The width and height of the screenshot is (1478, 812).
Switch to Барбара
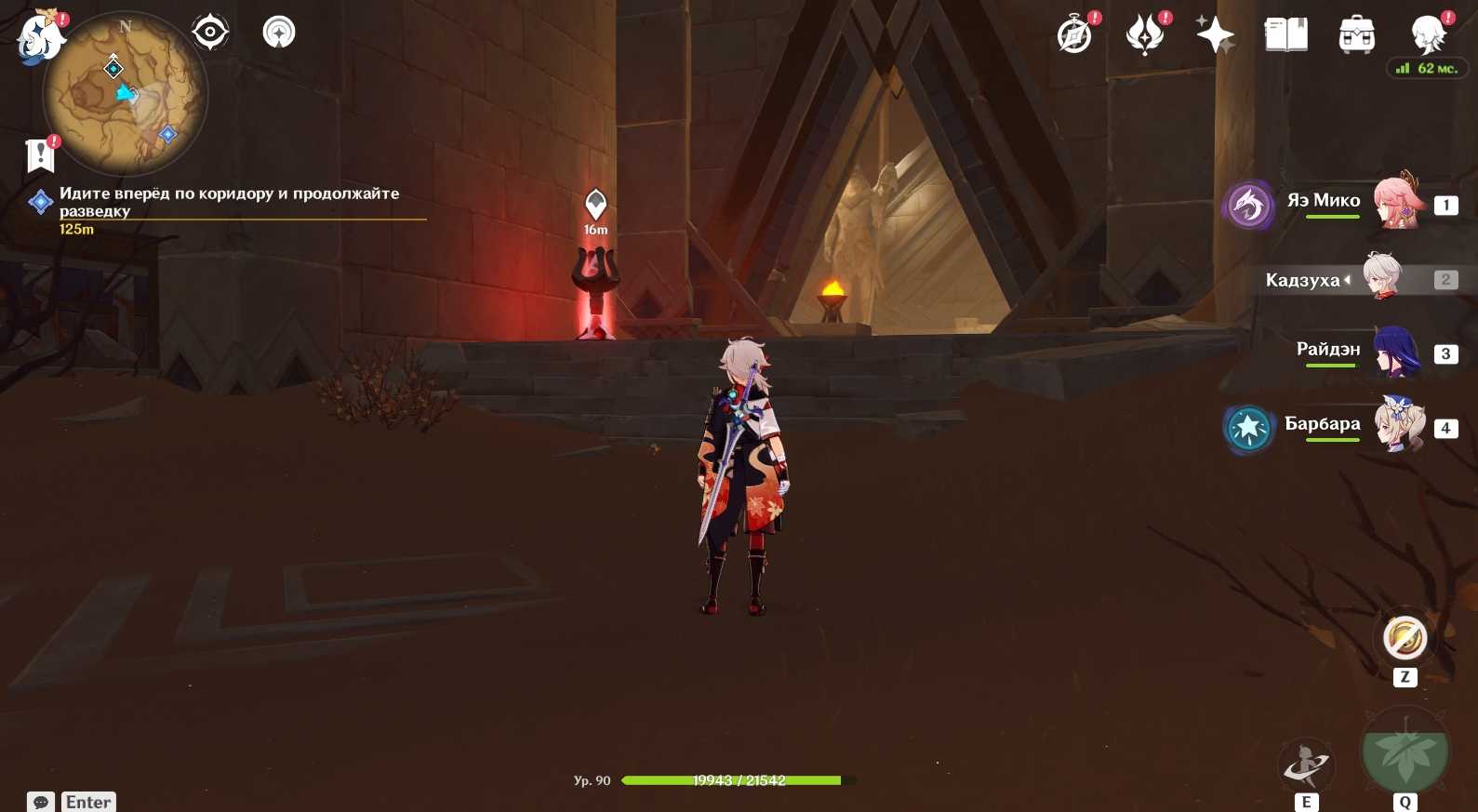[x=1398, y=425]
